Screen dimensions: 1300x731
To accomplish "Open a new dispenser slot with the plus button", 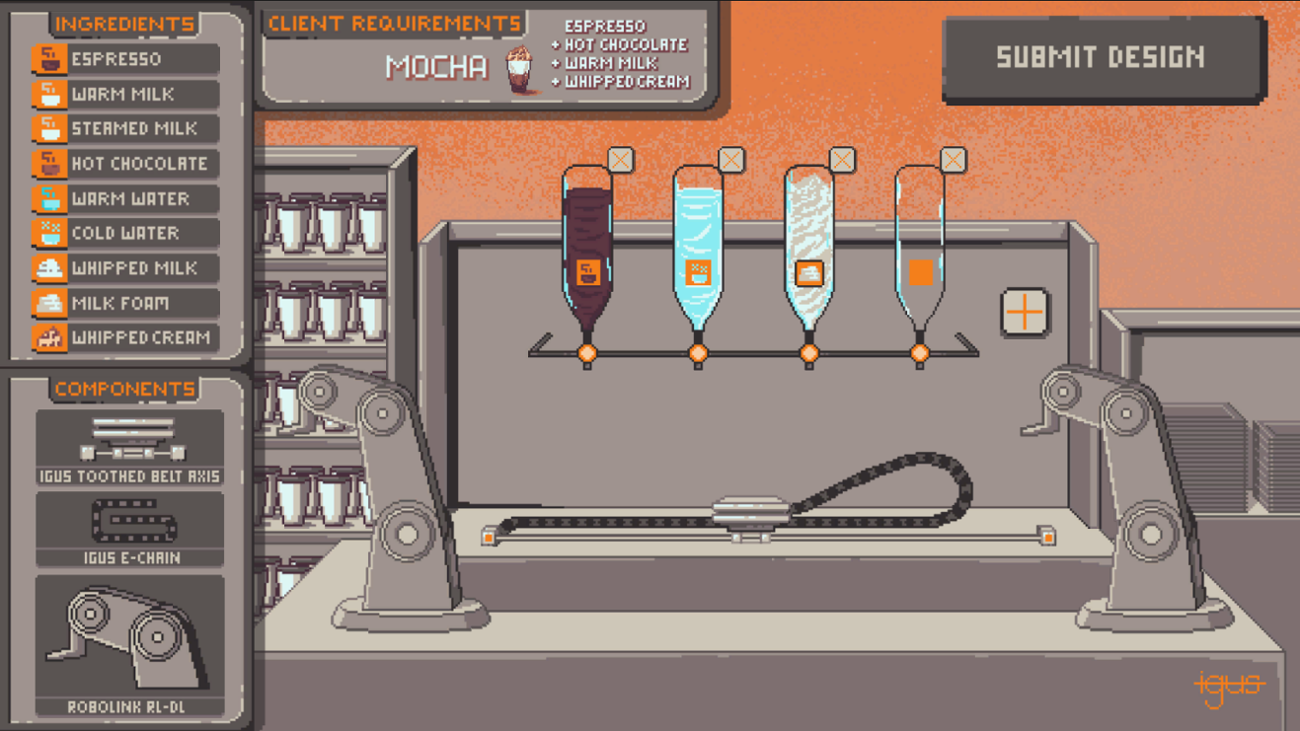I will click(1025, 311).
